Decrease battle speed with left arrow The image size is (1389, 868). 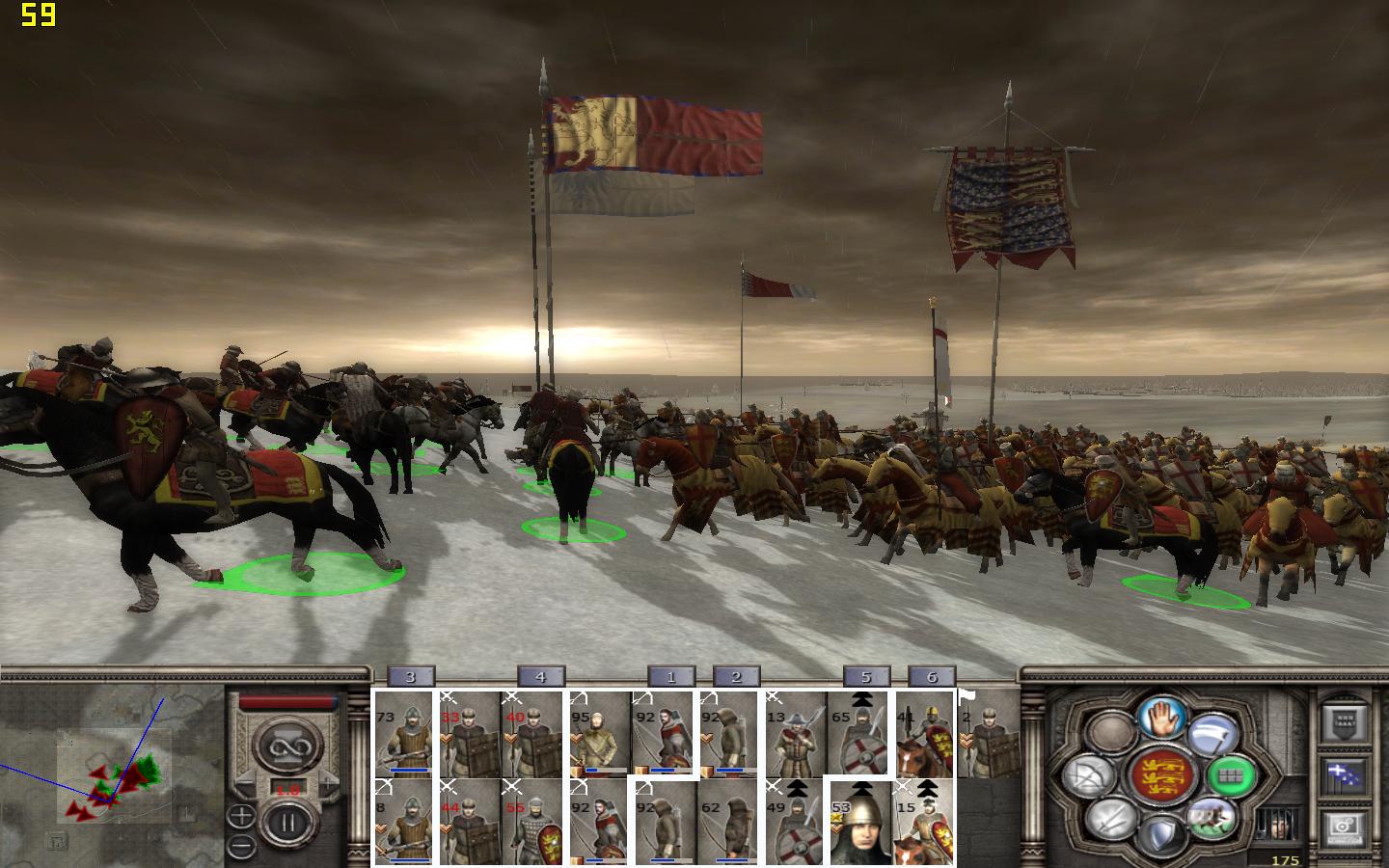(x=244, y=782)
